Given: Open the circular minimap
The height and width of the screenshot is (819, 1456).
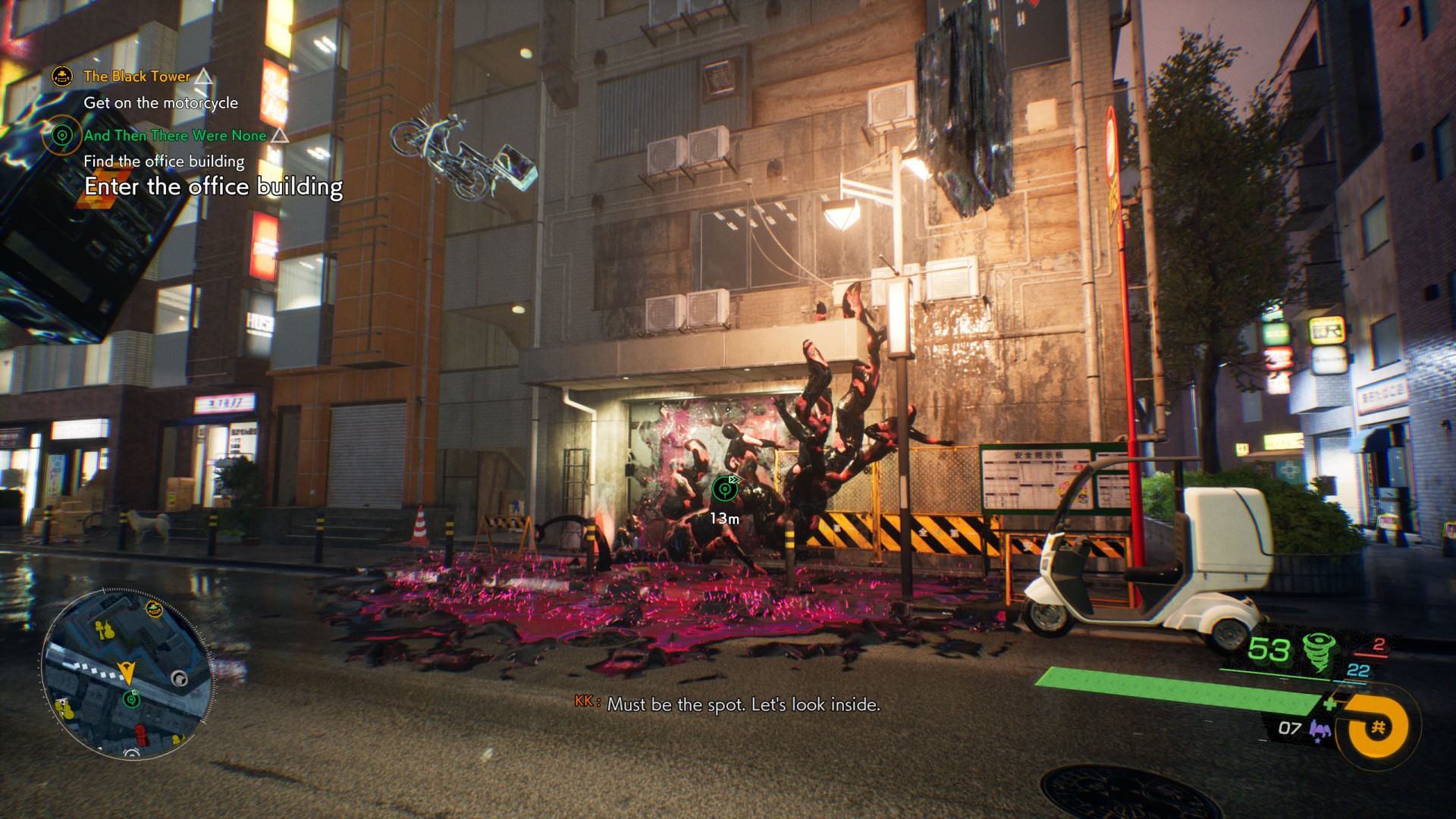Looking at the screenshot, I should tap(127, 673).
